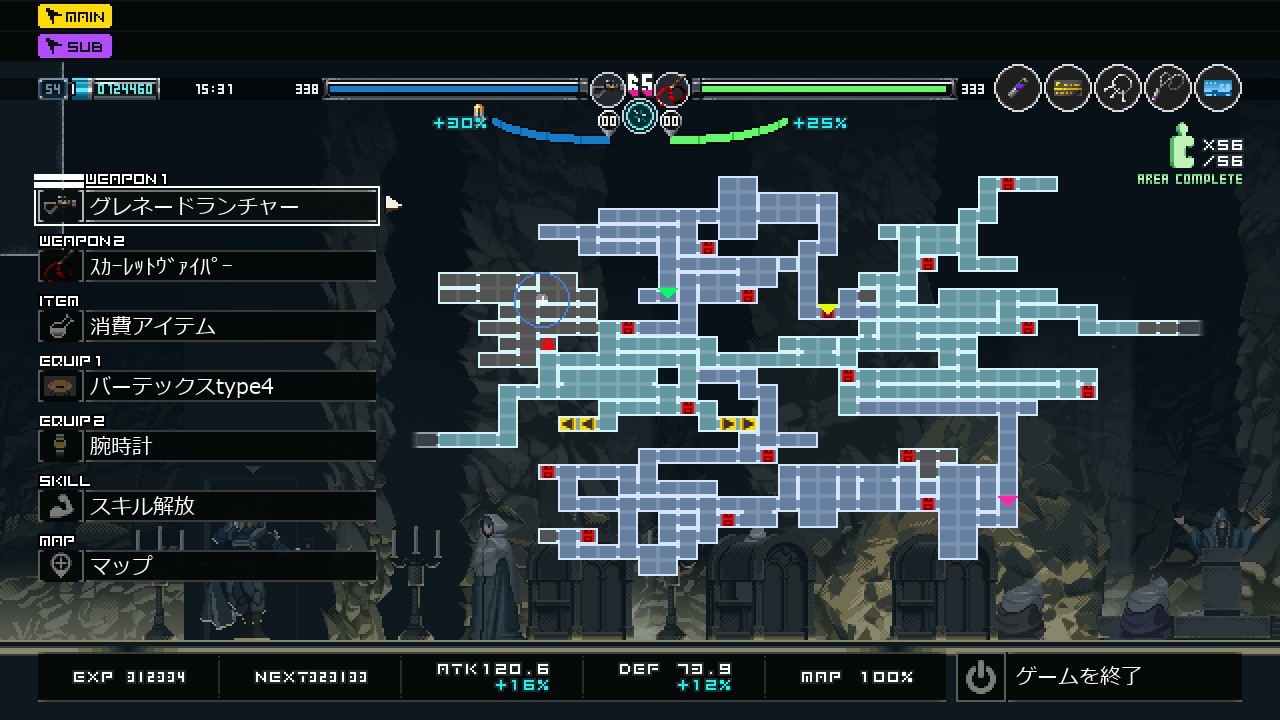
Task: Click the purple syringe icon in top-right row
Action: pos(1018,88)
